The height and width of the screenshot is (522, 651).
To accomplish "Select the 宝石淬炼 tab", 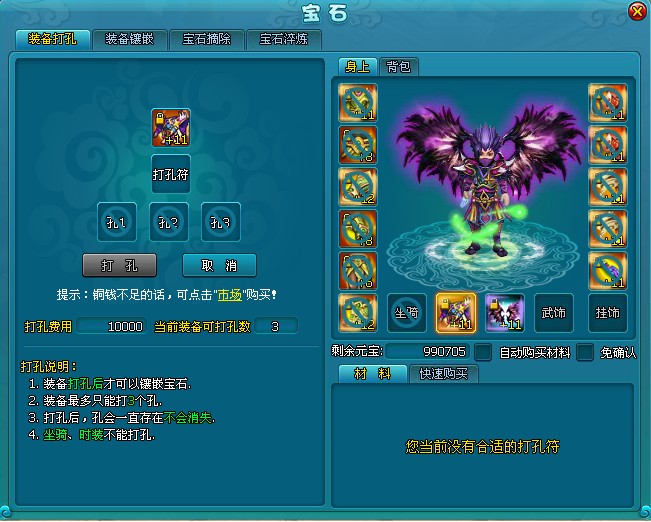I will pyautogui.click(x=284, y=39).
